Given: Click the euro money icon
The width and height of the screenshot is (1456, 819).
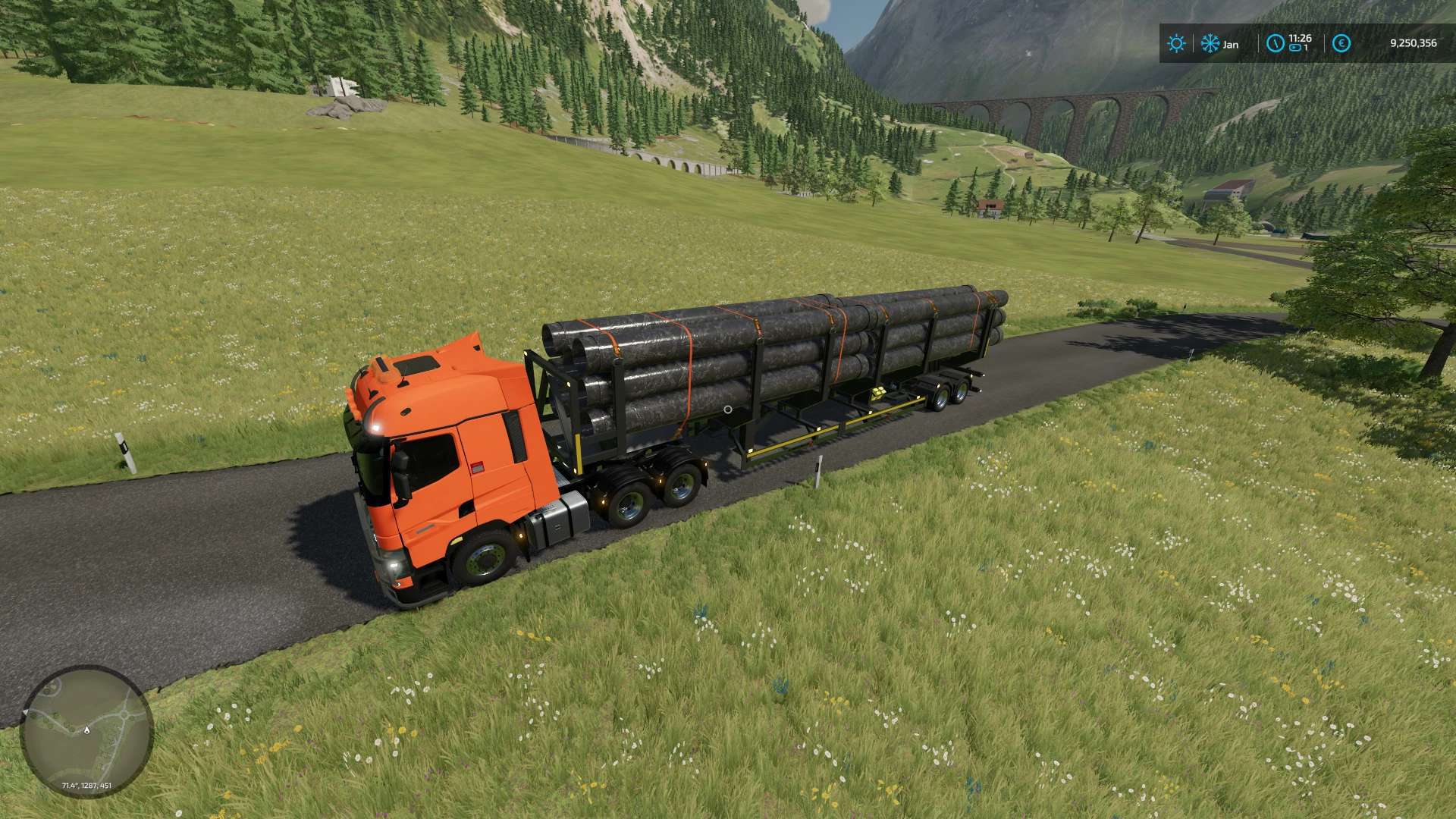Looking at the screenshot, I should [x=1341, y=44].
